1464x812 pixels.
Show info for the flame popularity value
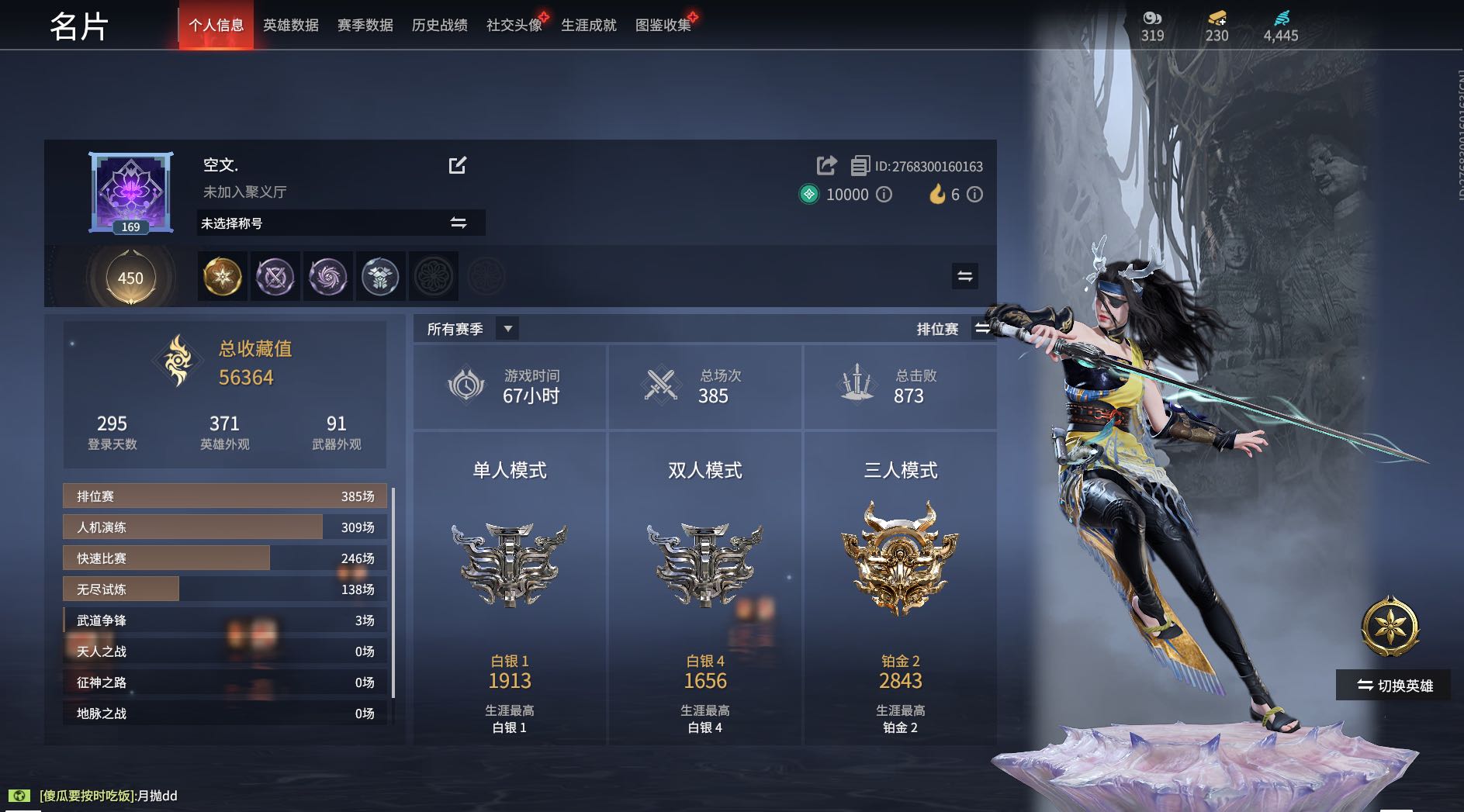coord(975,195)
